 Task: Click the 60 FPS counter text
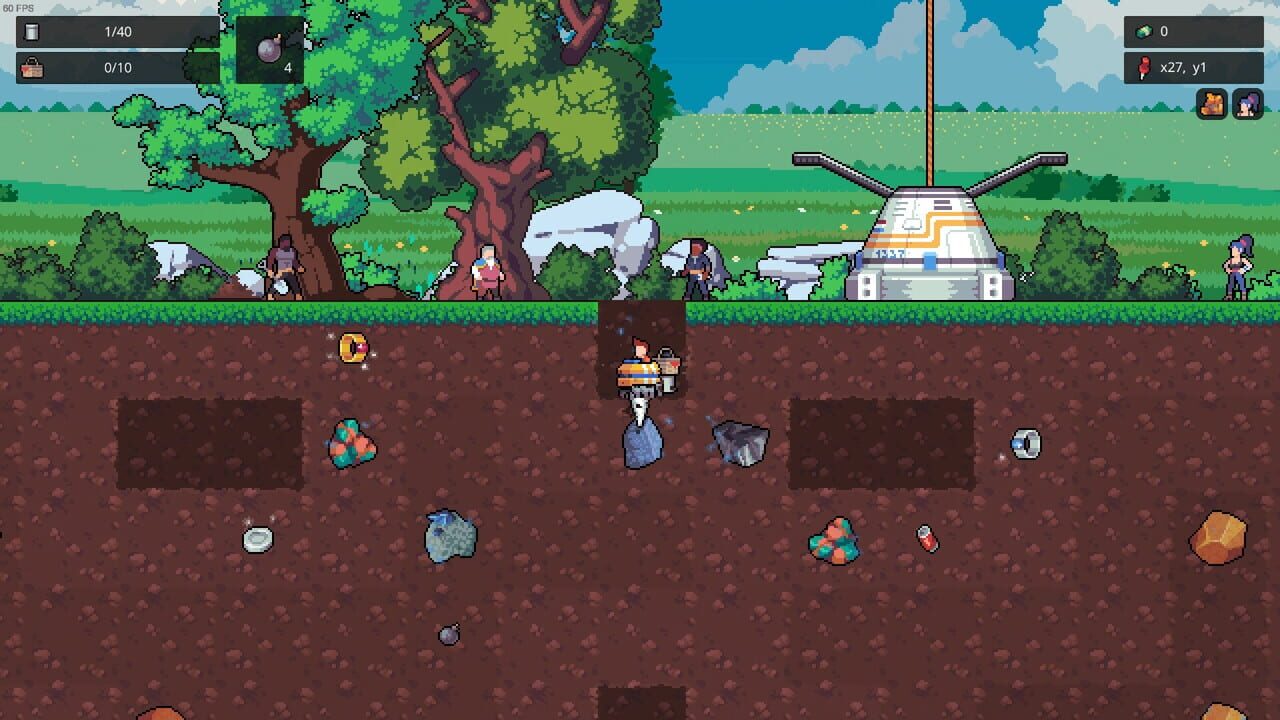pos(16,6)
